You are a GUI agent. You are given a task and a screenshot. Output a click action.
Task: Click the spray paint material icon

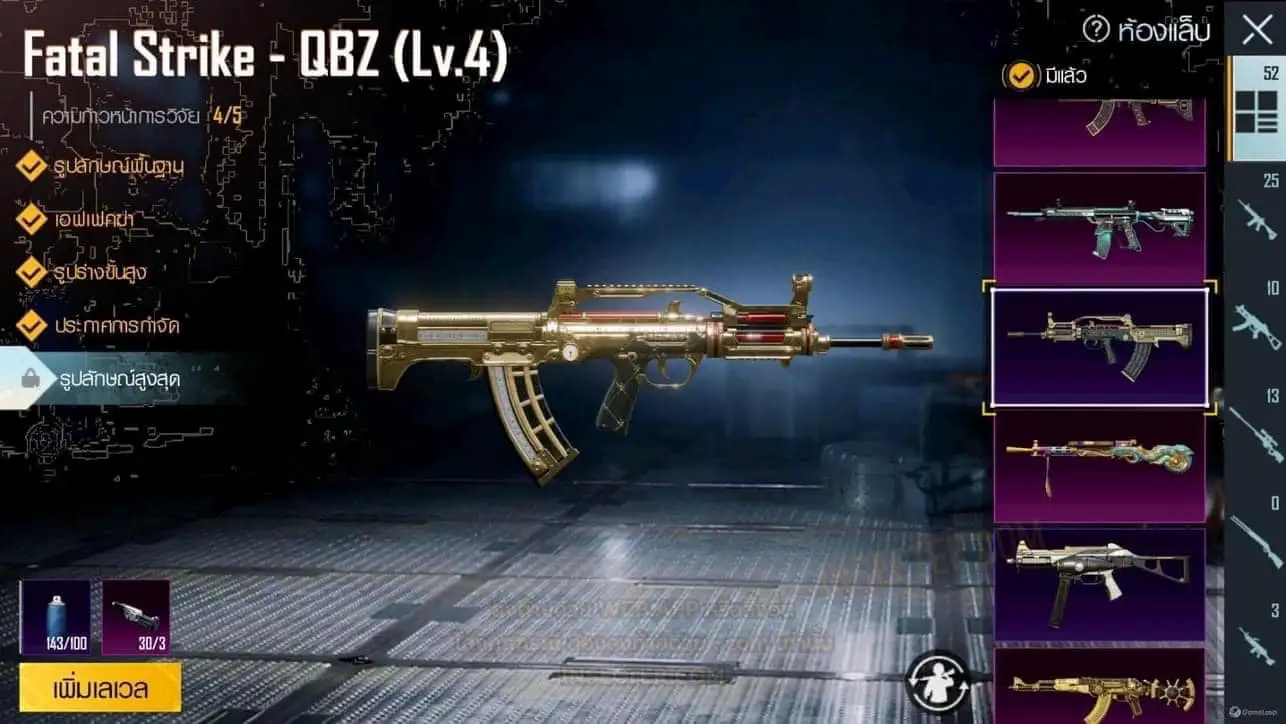(55, 617)
